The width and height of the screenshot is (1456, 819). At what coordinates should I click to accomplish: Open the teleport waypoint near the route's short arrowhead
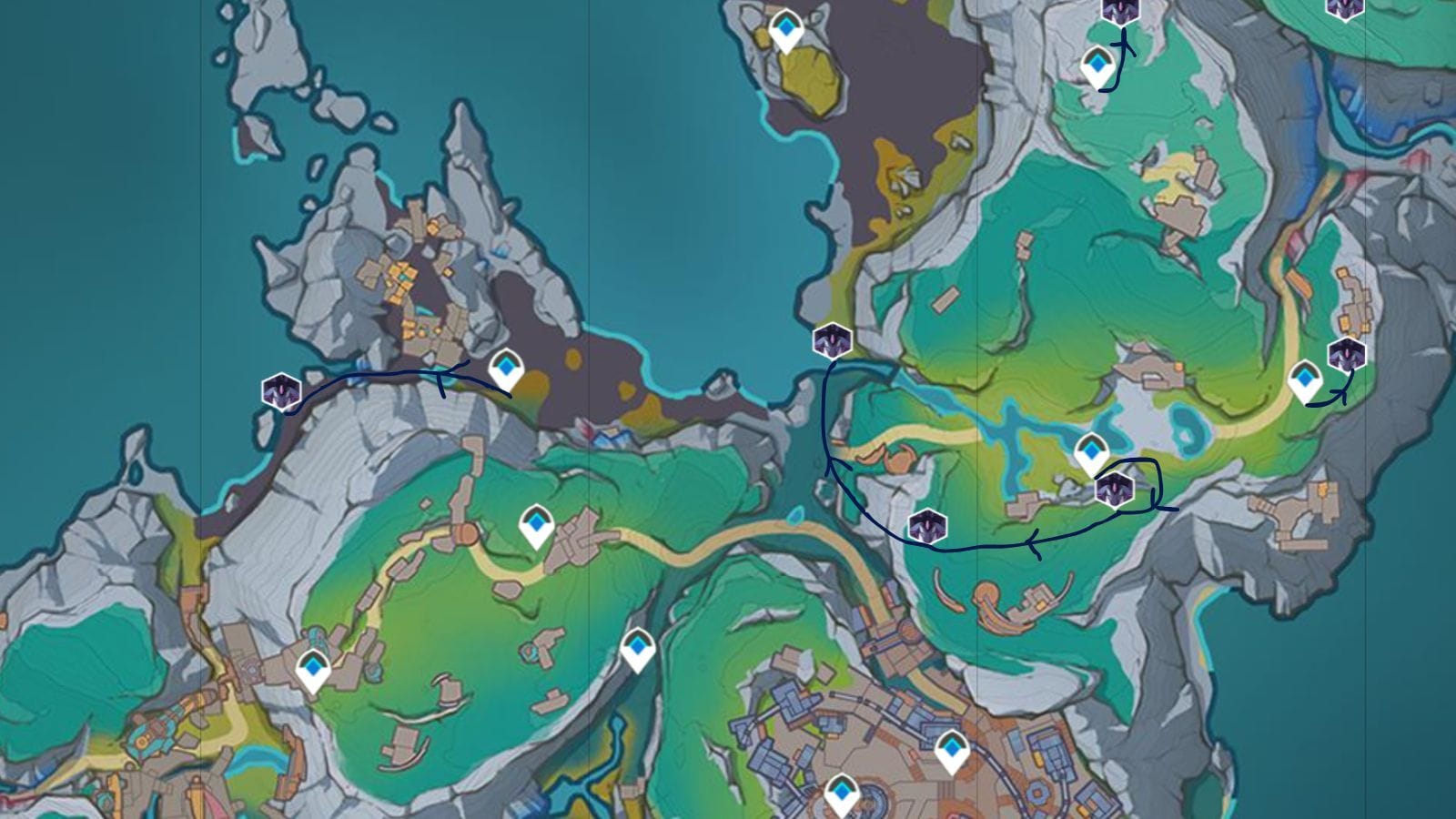(1098, 65)
